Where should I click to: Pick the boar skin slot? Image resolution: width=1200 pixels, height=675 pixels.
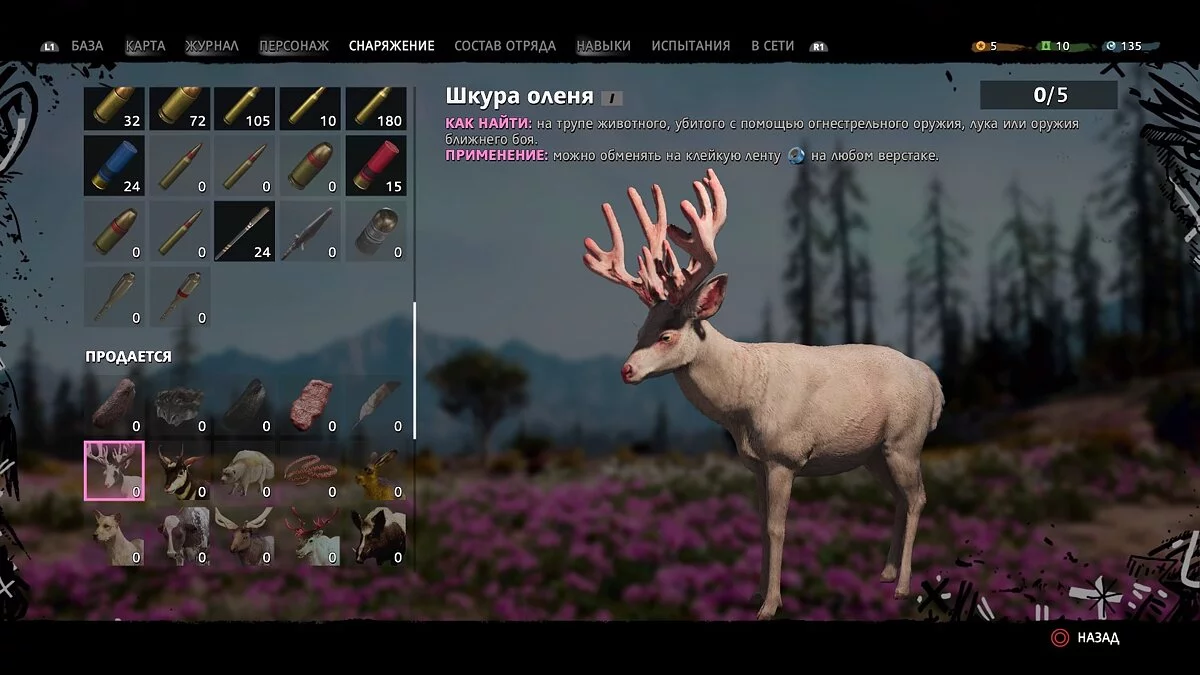(376, 536)
